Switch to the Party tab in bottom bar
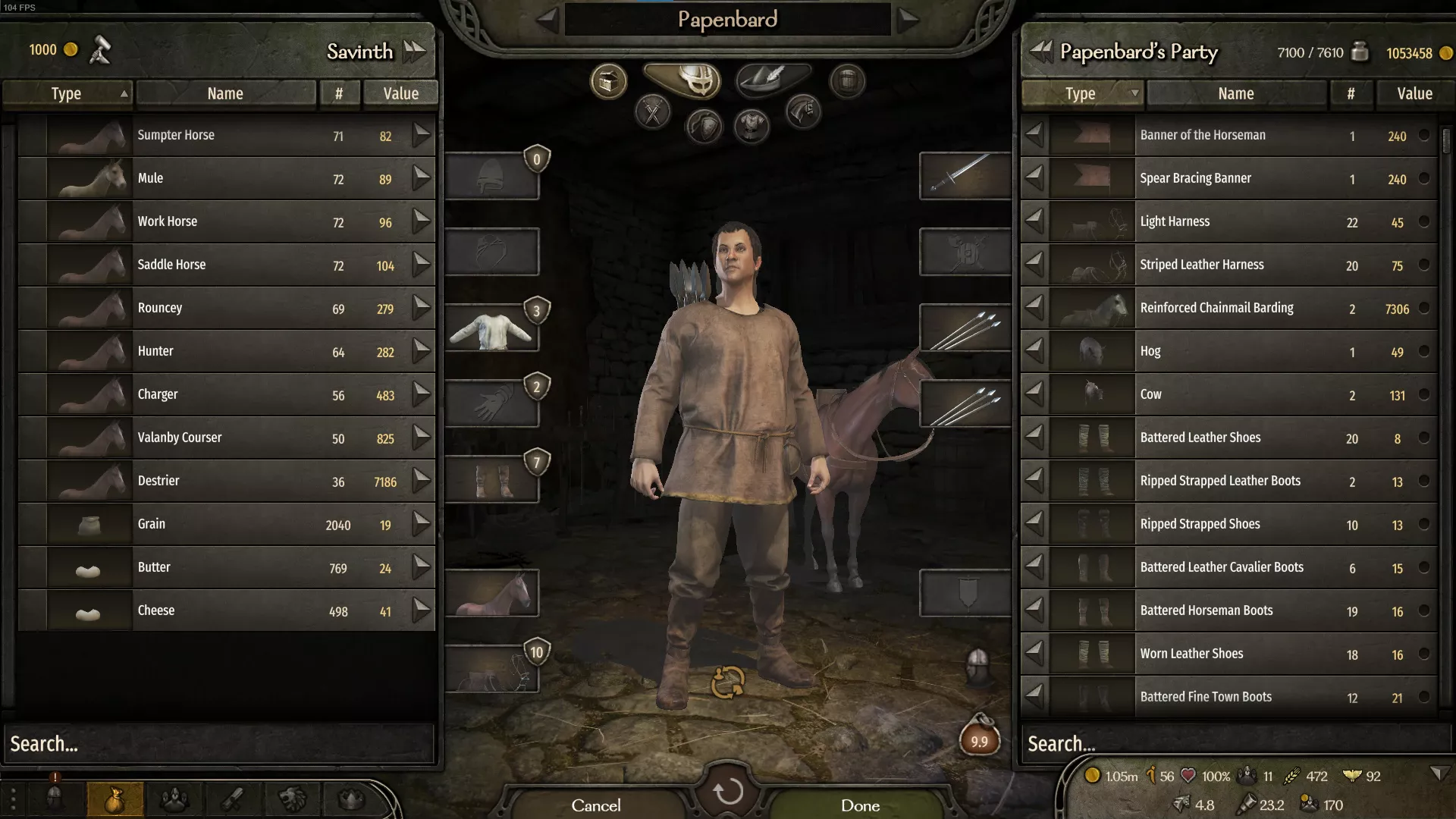1456x819 pixels. click(x=174, y=799)
